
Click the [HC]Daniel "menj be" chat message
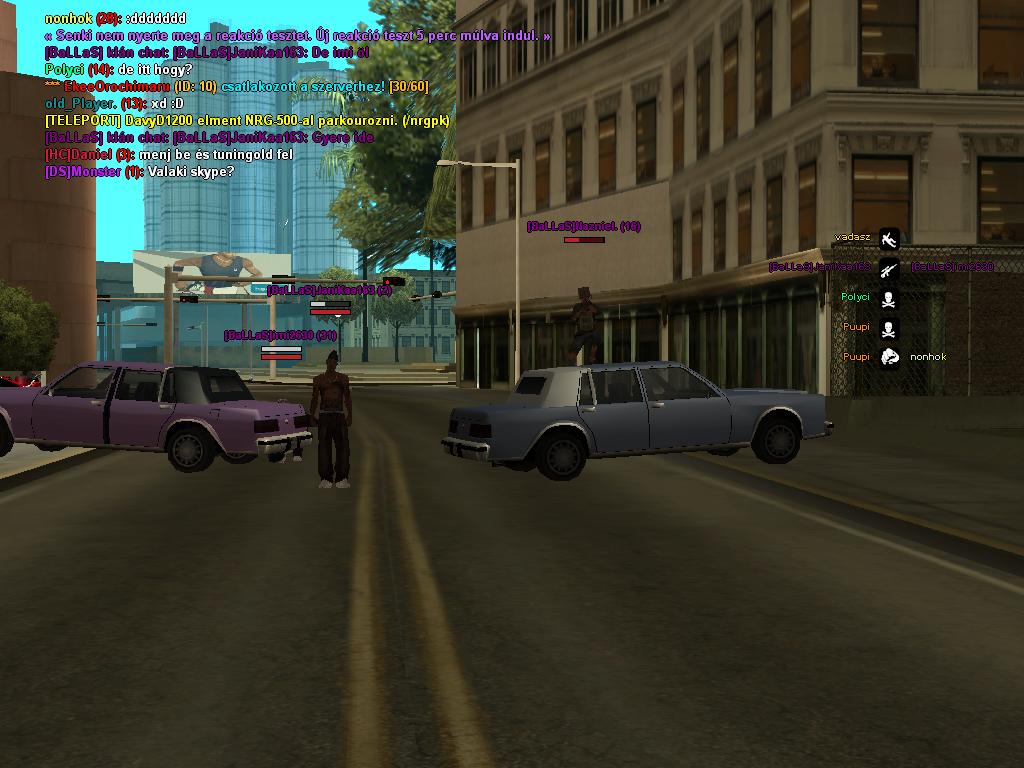coord(169,155)
